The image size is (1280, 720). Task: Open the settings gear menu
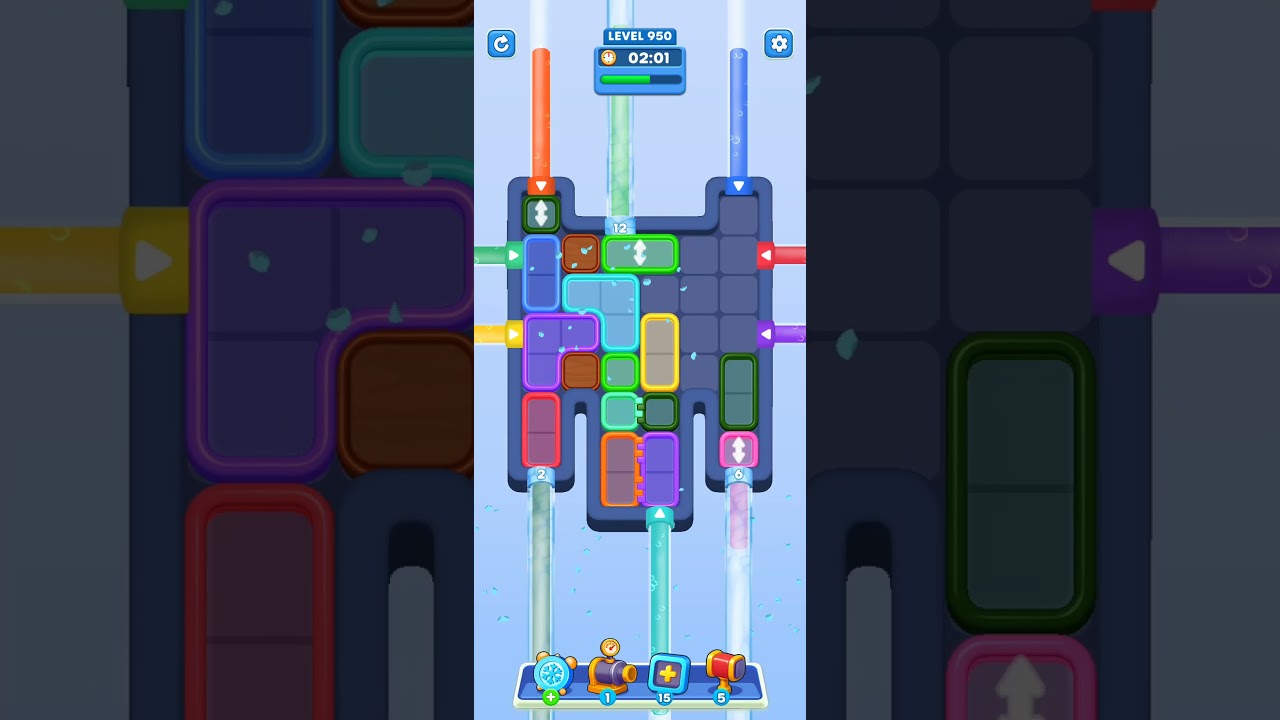coord(778,44)
